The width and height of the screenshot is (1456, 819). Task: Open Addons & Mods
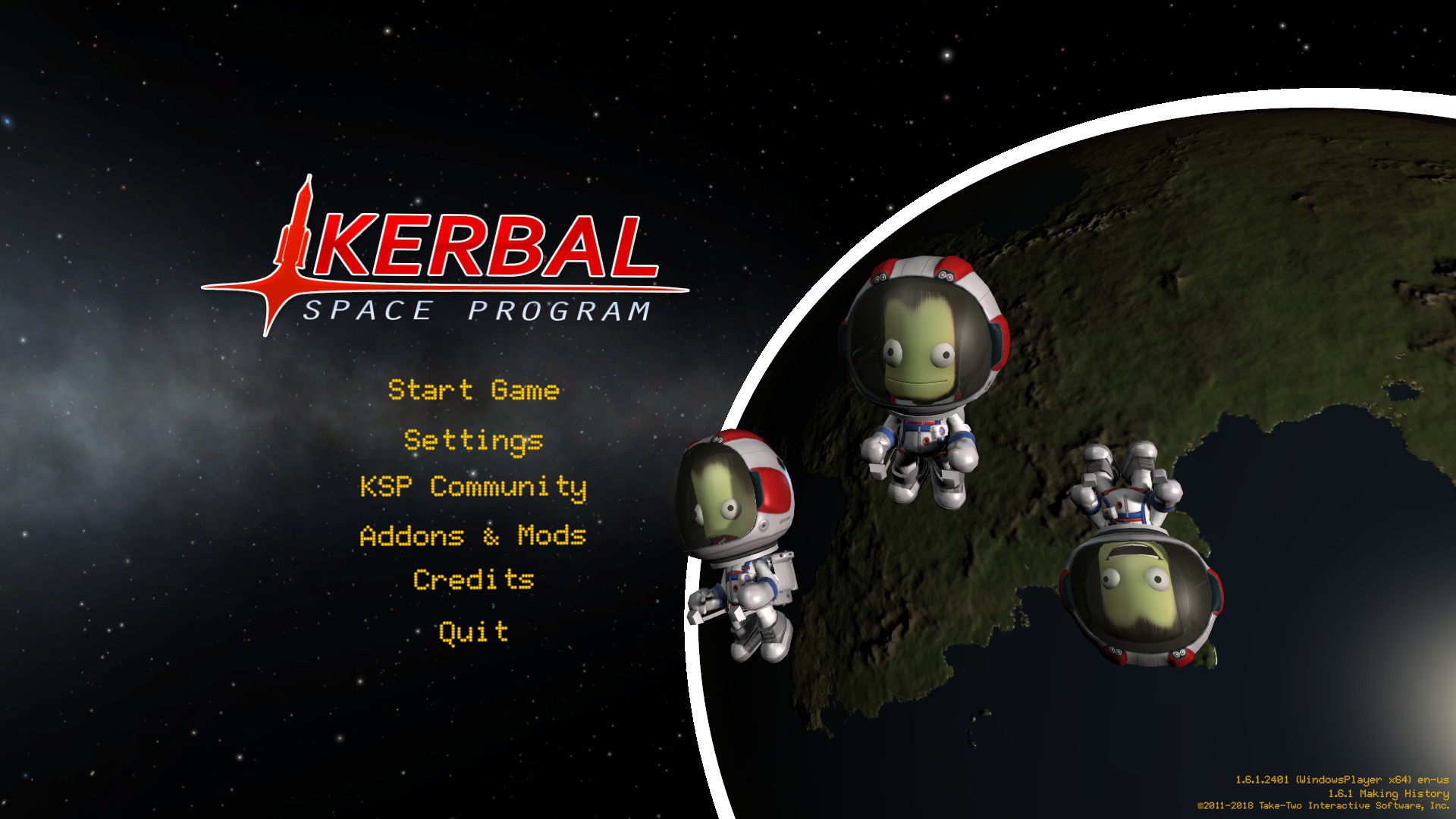click(473, 535)
